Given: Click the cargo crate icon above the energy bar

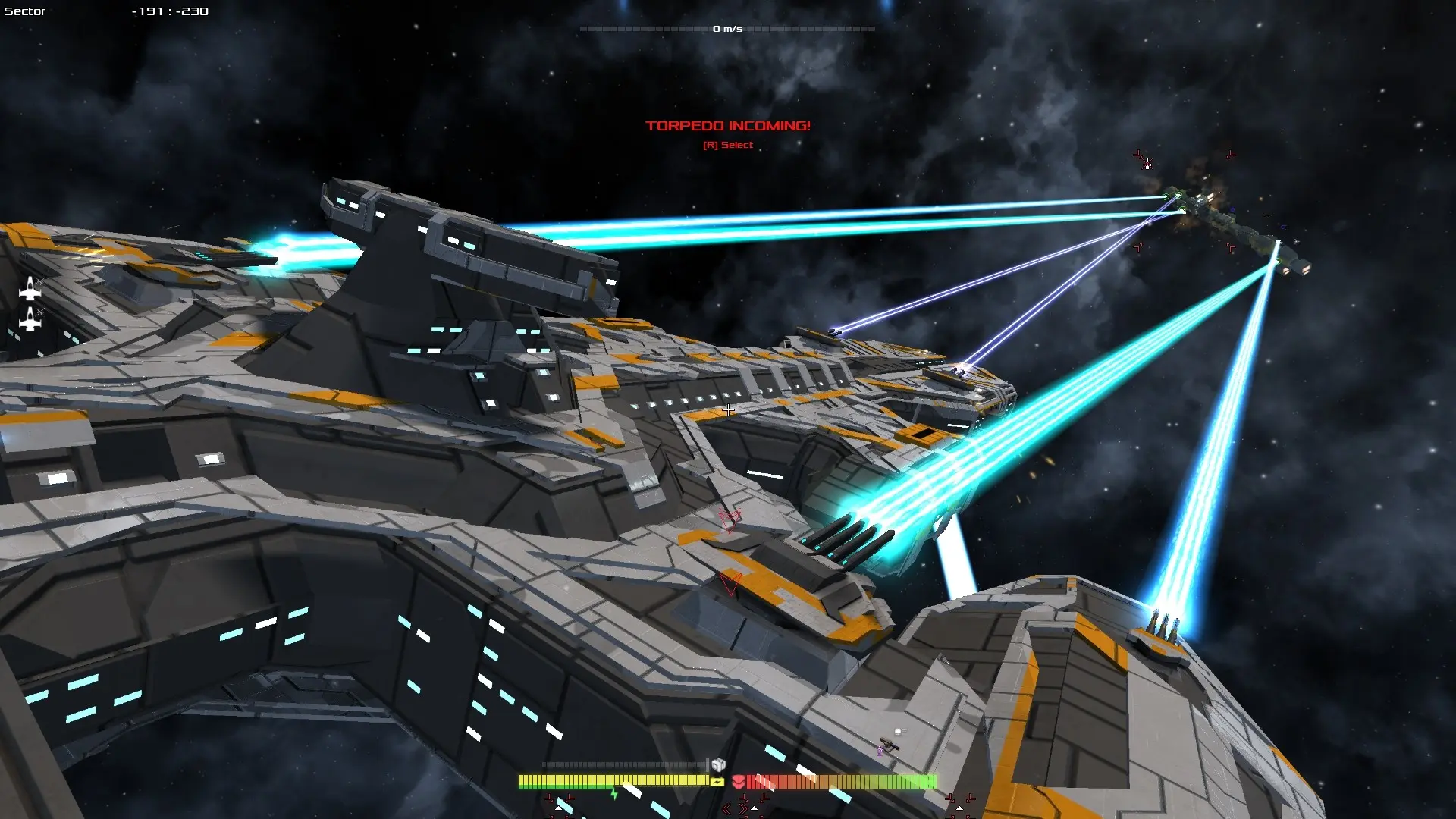Looking at the screenshot, I should click(717, 764).
